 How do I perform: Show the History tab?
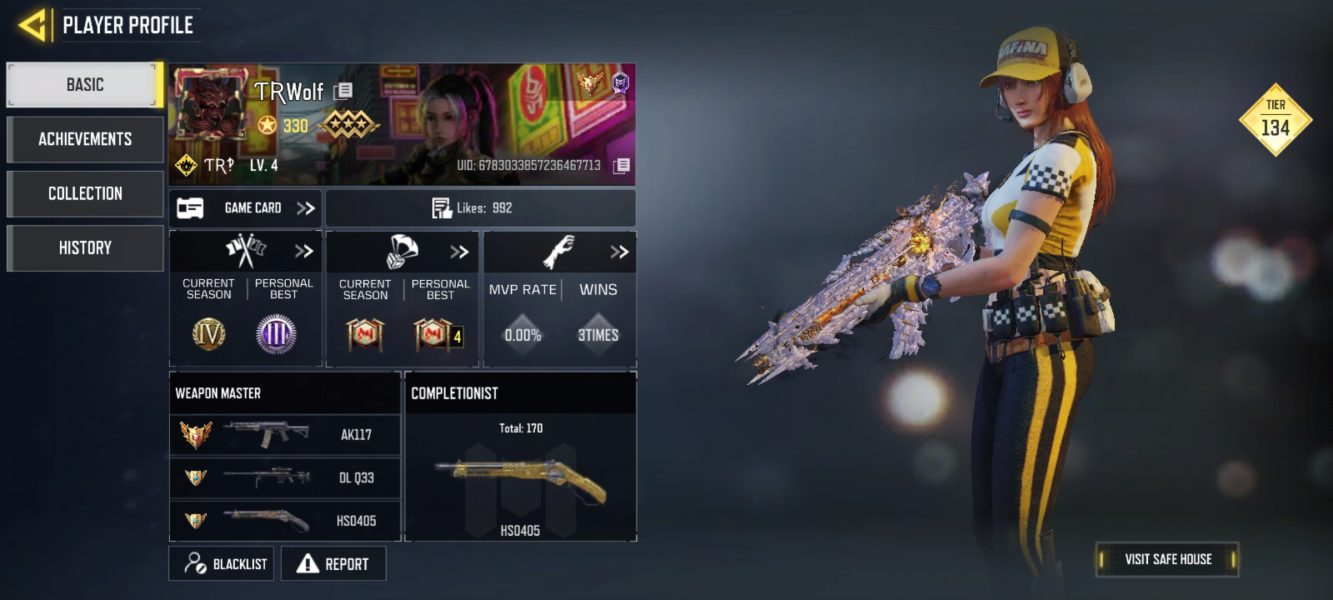click(85, 248)
